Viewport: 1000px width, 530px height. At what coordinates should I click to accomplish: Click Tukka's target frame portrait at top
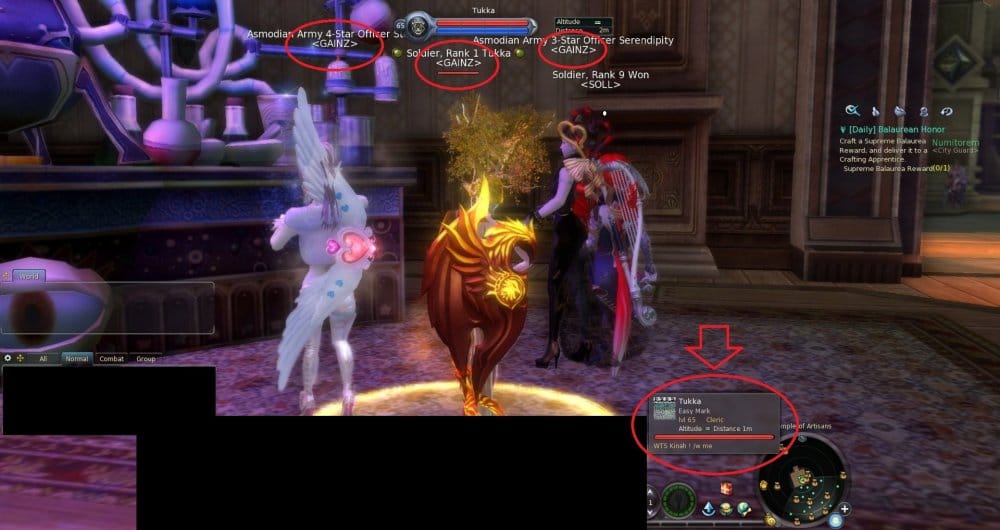tap(418, 27)
